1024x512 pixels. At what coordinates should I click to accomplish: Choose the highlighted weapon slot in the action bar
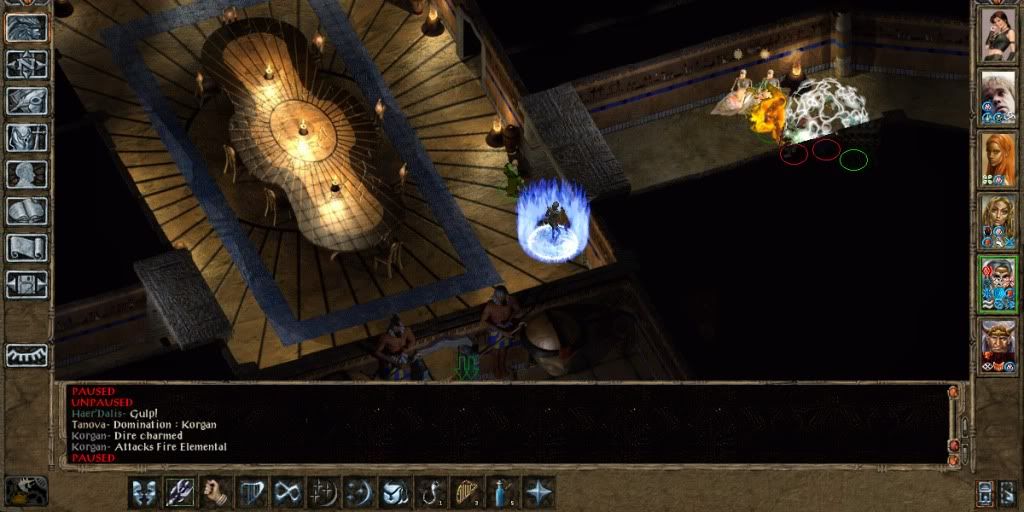pyautogui.click(x=179, y=492)
